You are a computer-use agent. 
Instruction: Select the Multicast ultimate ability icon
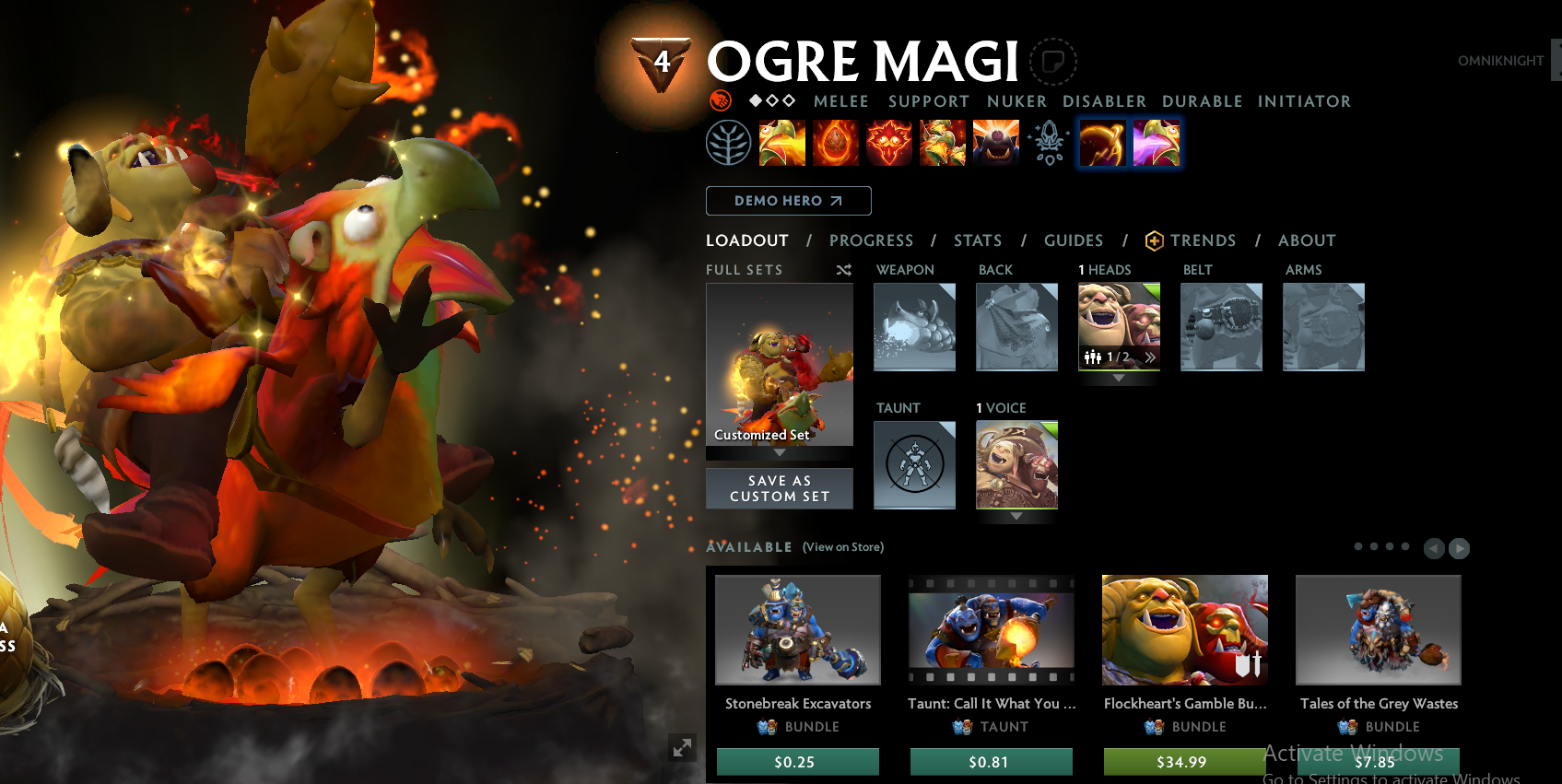[942, 143]
